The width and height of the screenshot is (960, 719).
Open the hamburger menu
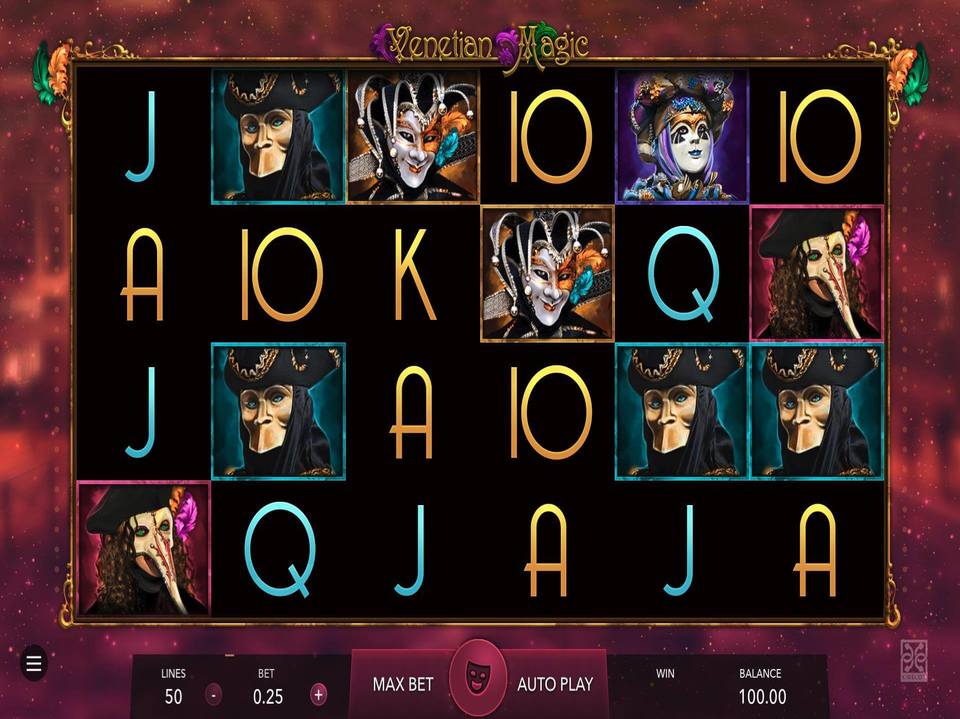pyautogui.click(x=34, y=663)
